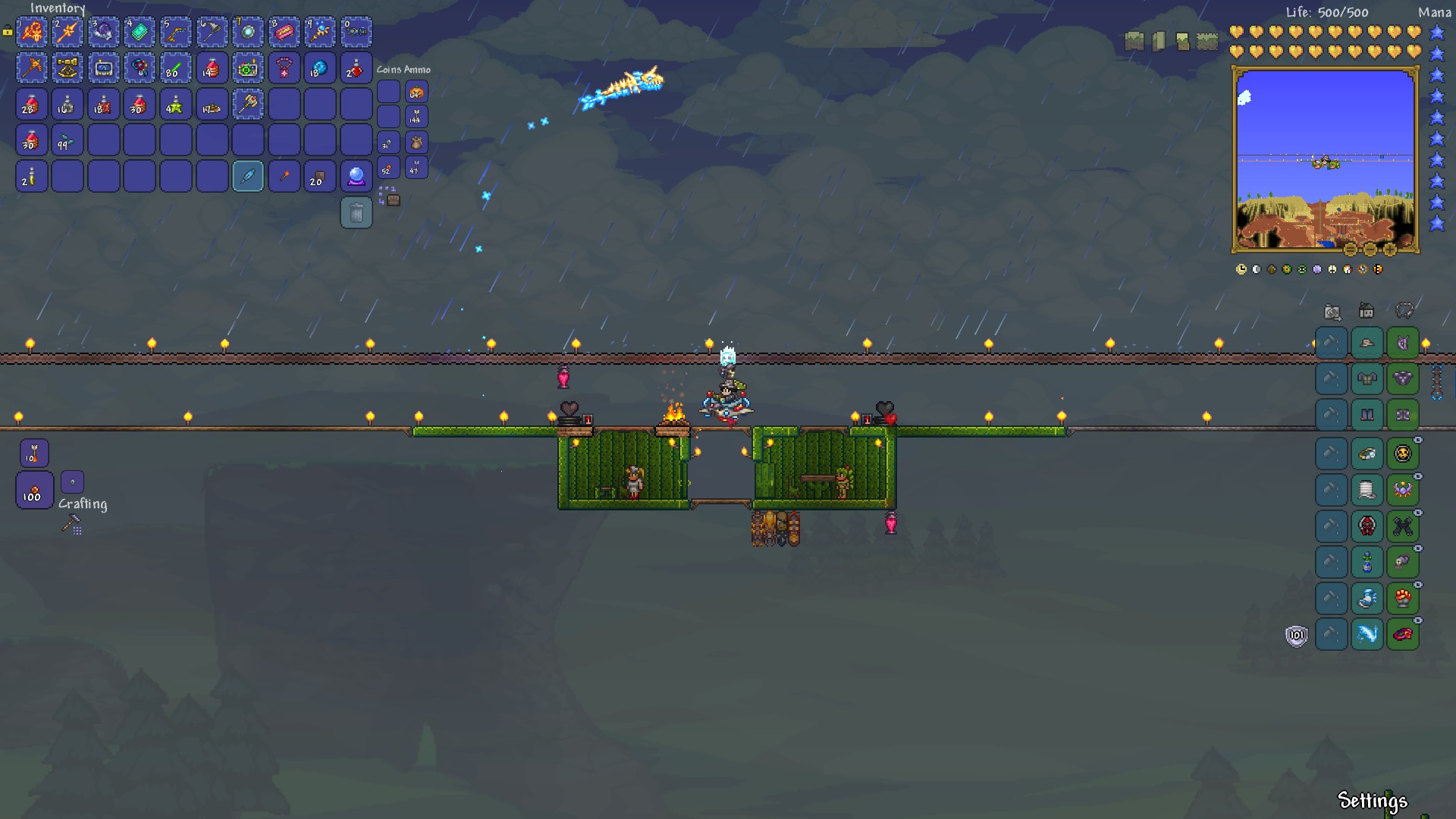Select the minecart in hotbar slot 0
1456x819 pixels.
[356, 32]
